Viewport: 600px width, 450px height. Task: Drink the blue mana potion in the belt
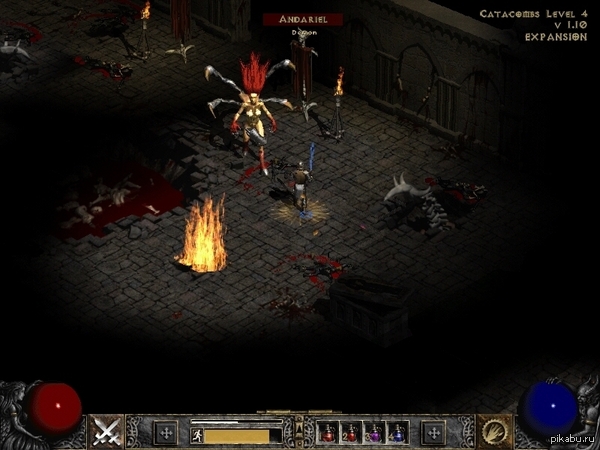pyautogui.click(x=398, y=433)
